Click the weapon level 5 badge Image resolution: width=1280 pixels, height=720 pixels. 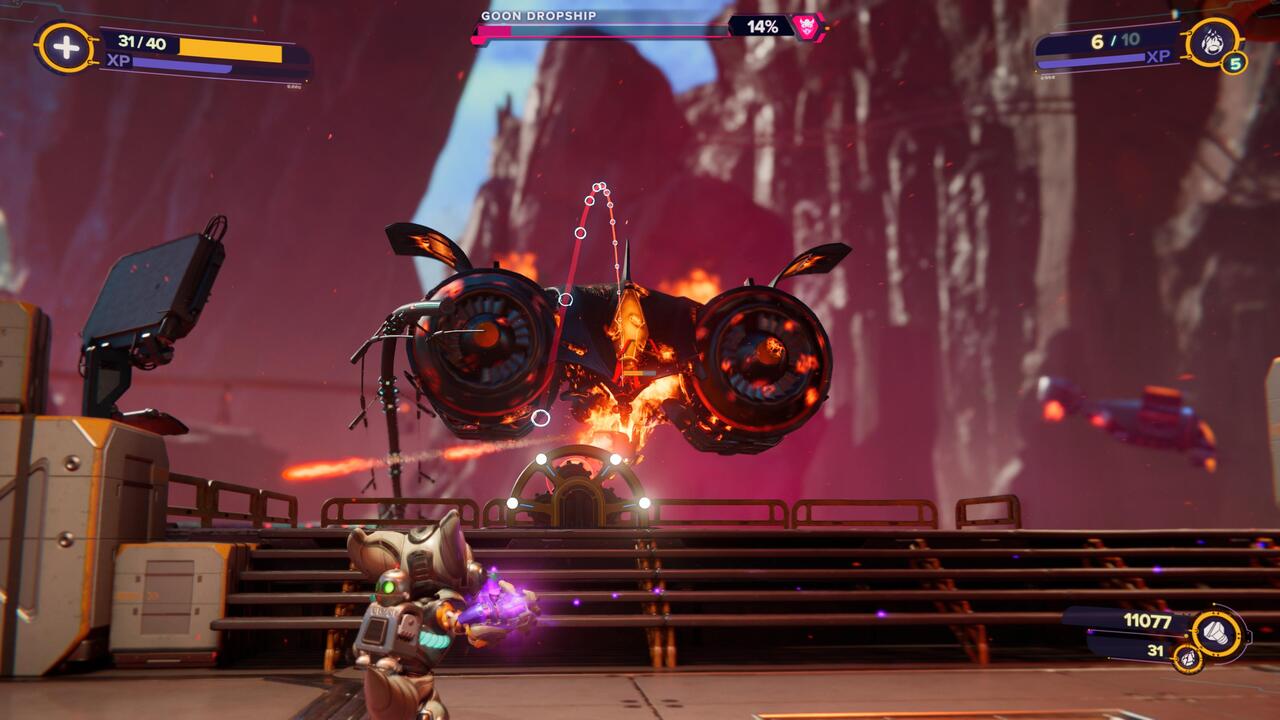click(1234, 65)
